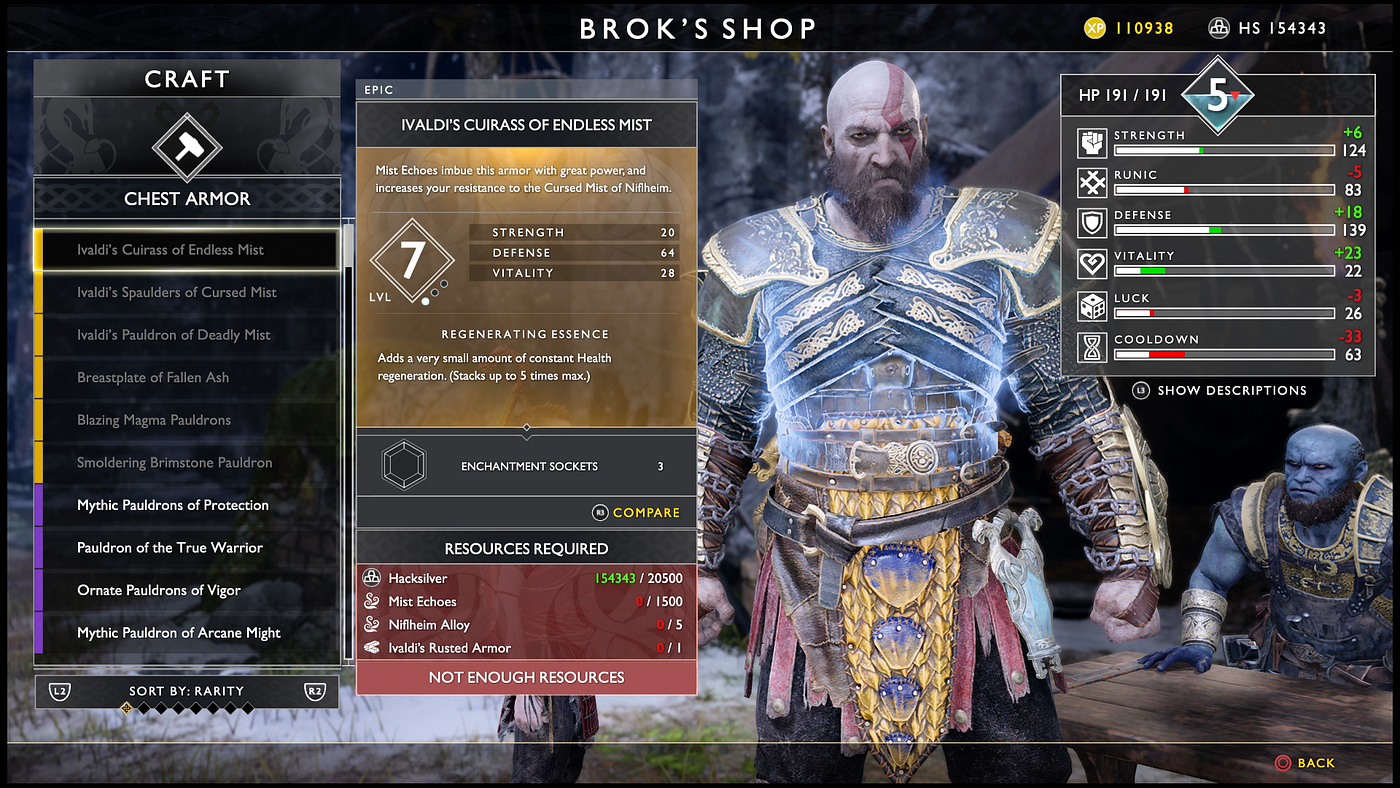This screenshot has height=788, width=1400.
Task: Change the Sort By: Rarity option
Action: [x=187, y=691]
